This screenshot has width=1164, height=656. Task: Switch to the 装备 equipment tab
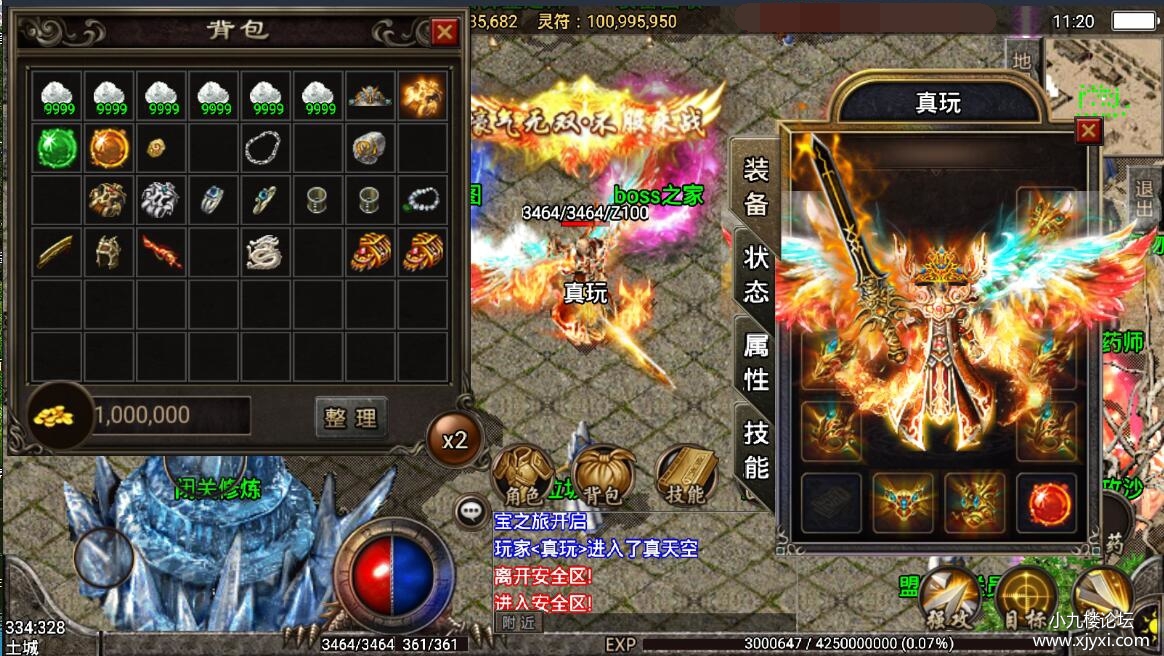[x=755, y=187]
